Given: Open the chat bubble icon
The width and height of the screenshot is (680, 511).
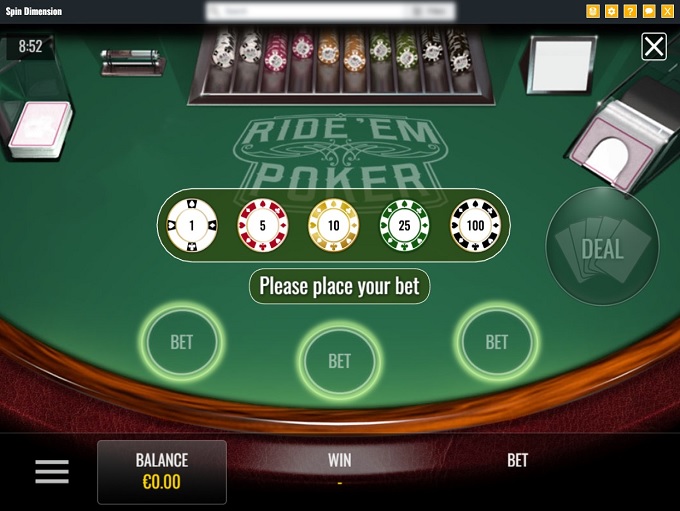Looking at the screenshot, I should point(649,11).
